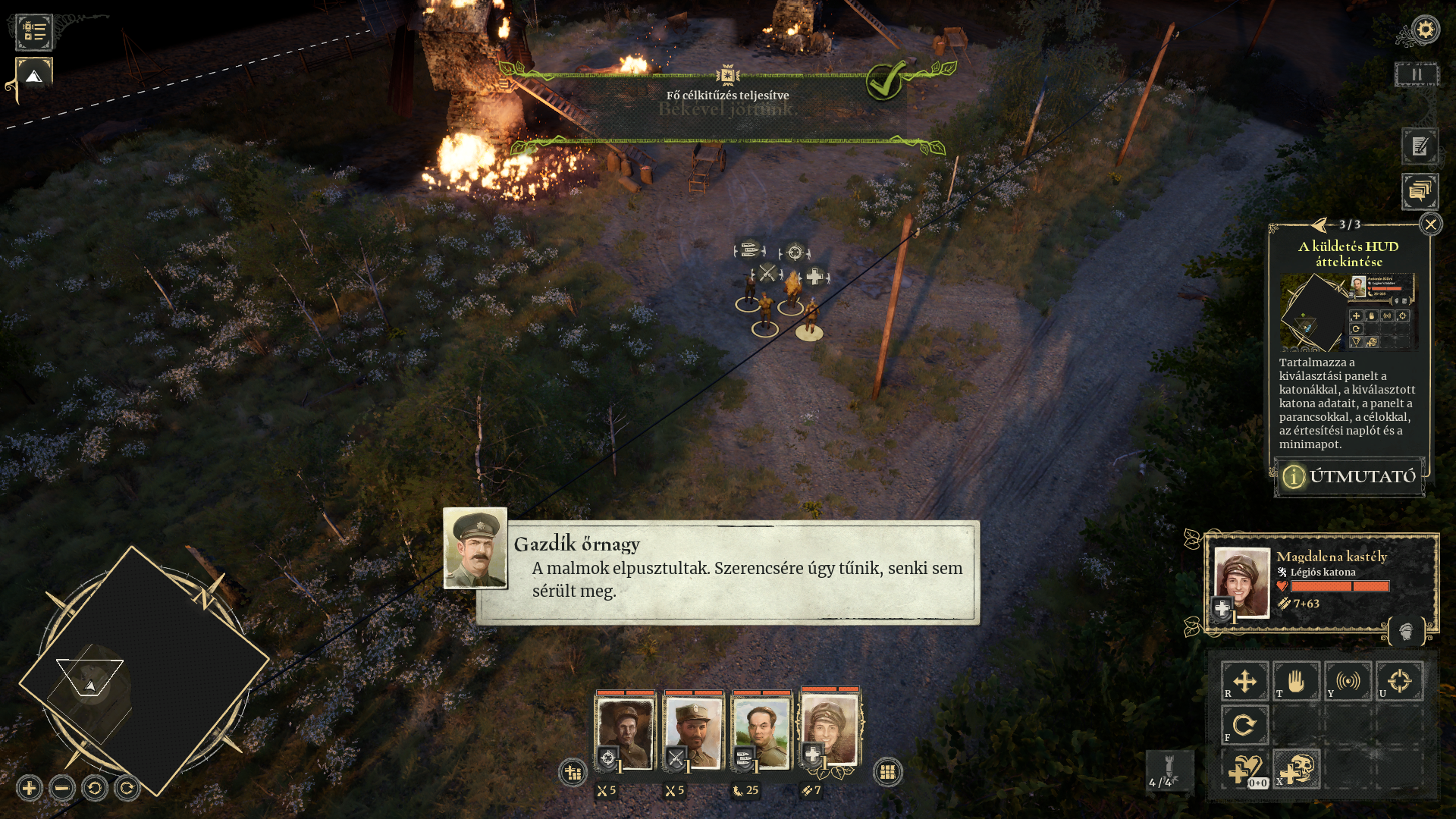Open the ÚTMUTATÓ guide button

(1349, 476)
